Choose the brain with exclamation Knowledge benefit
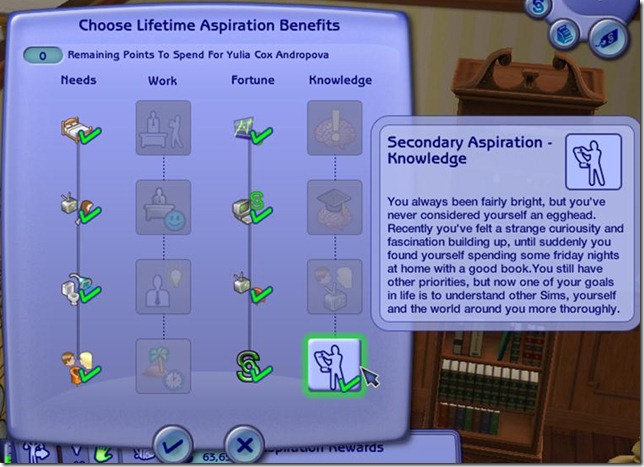Image resolution: width=644 pixels, height=467 pixels. tap(335, 128)
